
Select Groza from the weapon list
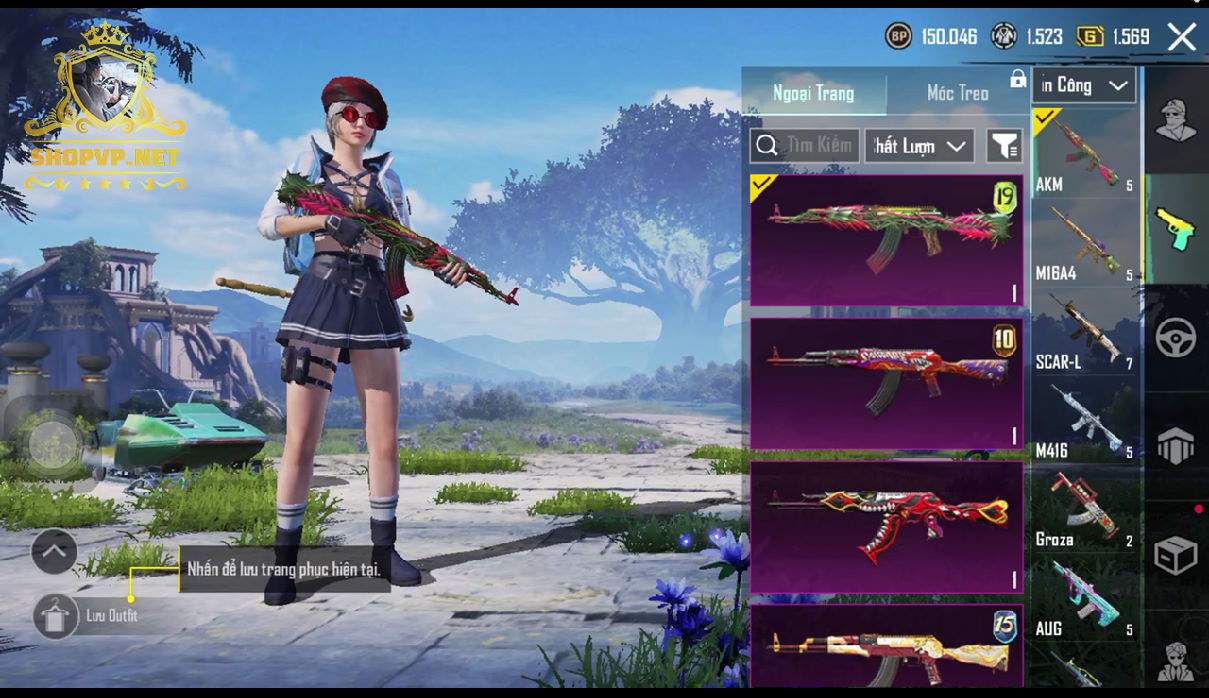(1085, 510)
